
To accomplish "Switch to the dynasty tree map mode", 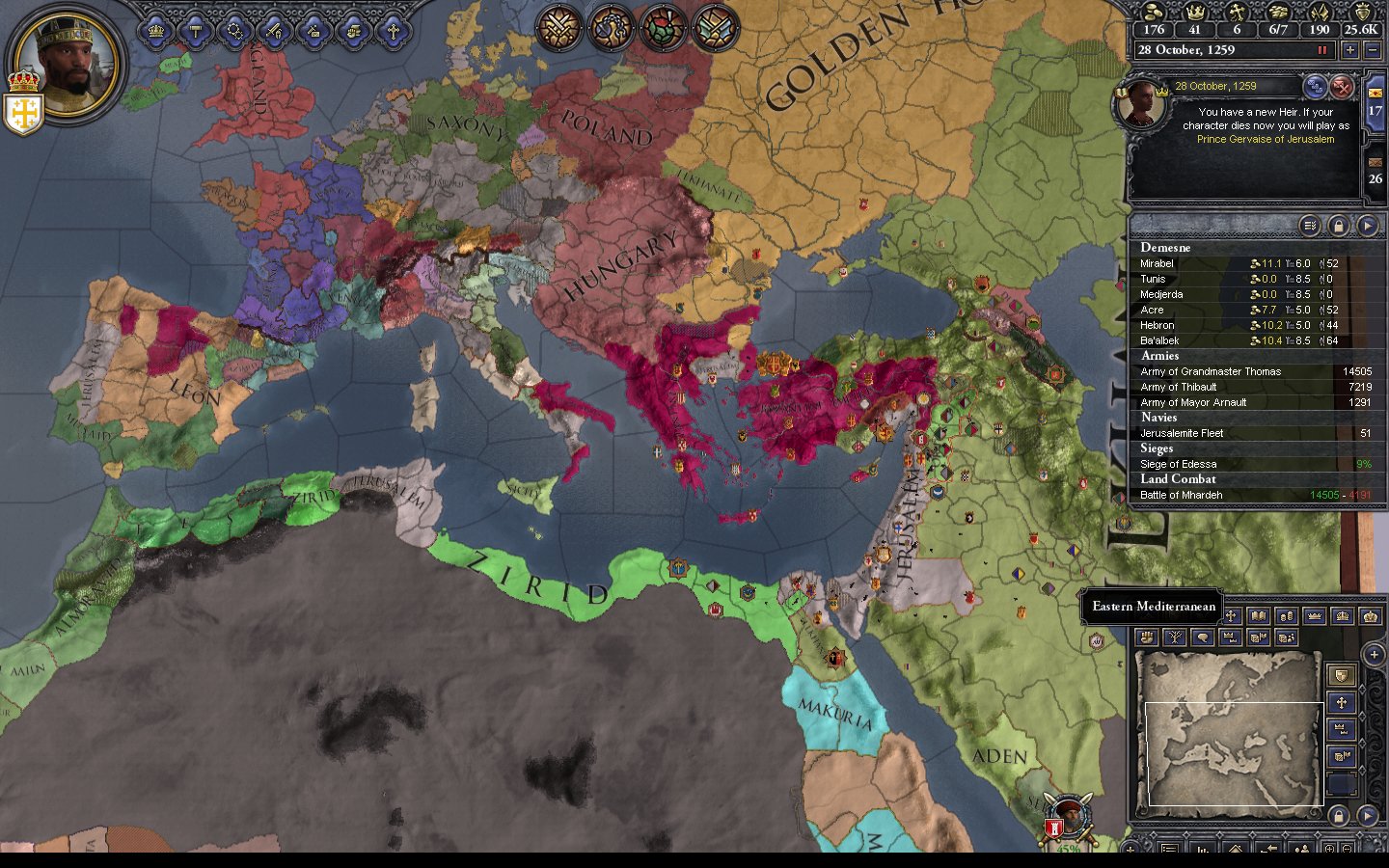I will click(x=1174, y=637).
